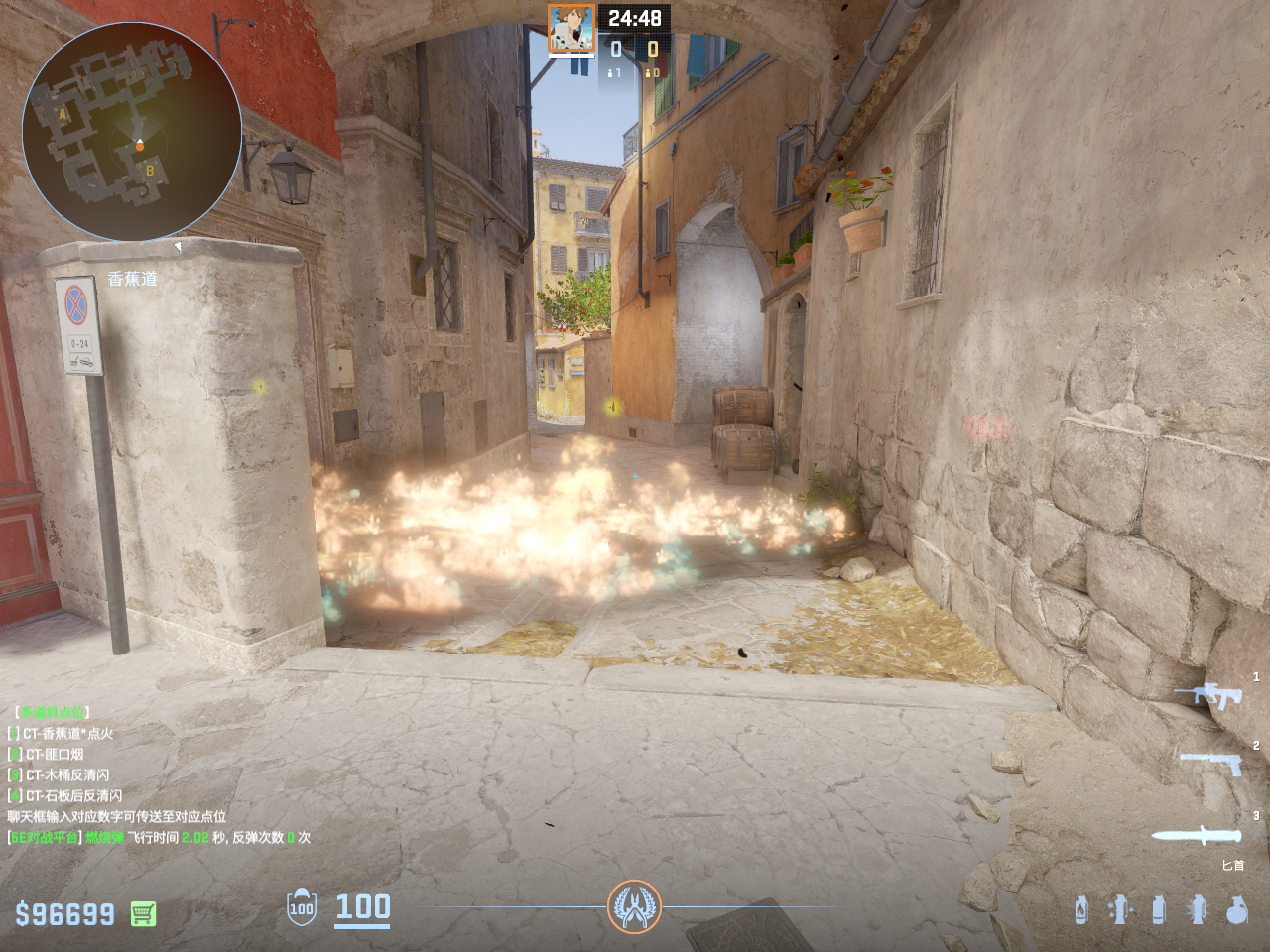Select the knife in slot 3
This screenshot has width=1270, height=952.
click(1197, 835)
